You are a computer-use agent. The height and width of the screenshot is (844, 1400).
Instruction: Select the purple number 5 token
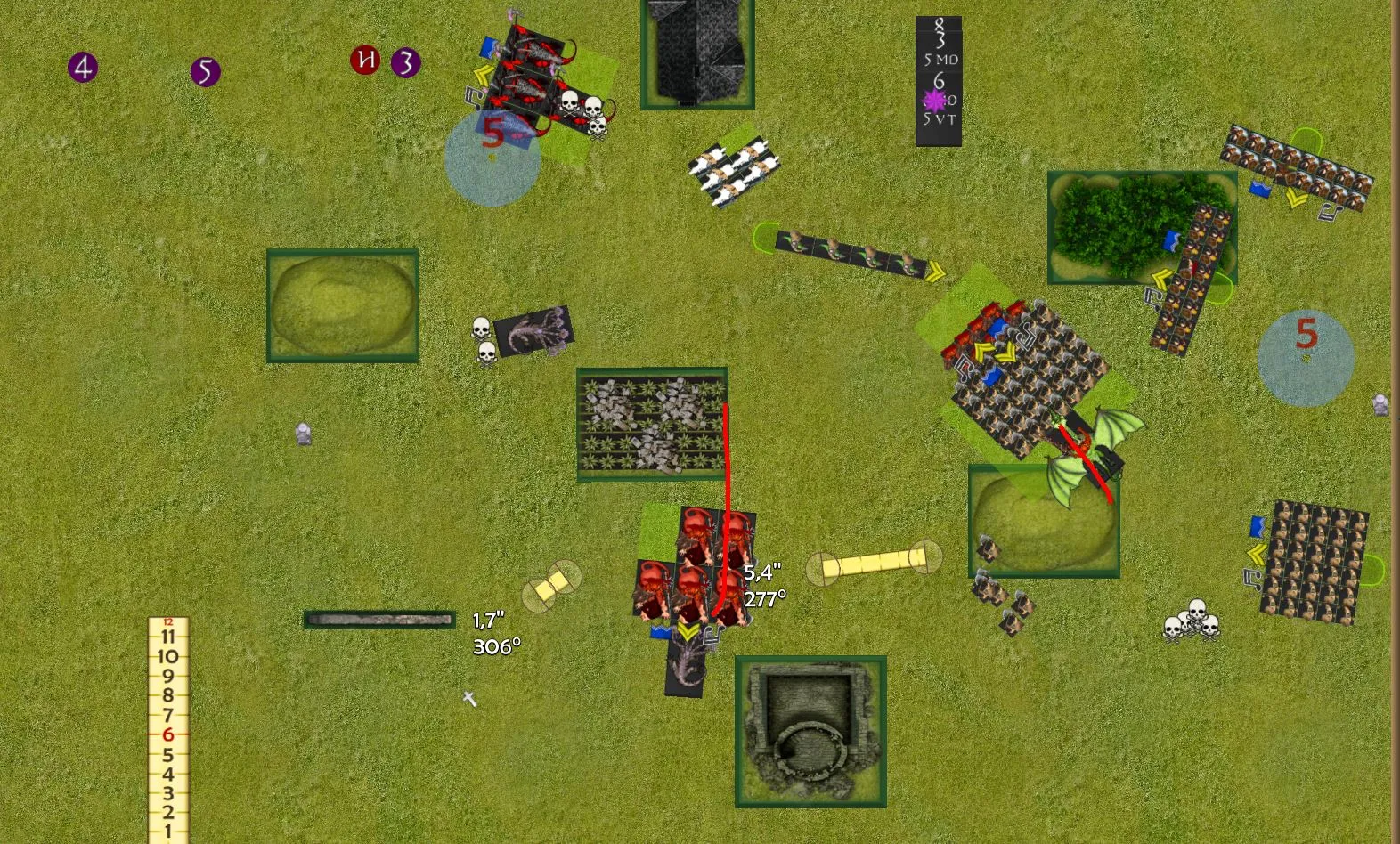pyautogui.click(x=205, y=71)
